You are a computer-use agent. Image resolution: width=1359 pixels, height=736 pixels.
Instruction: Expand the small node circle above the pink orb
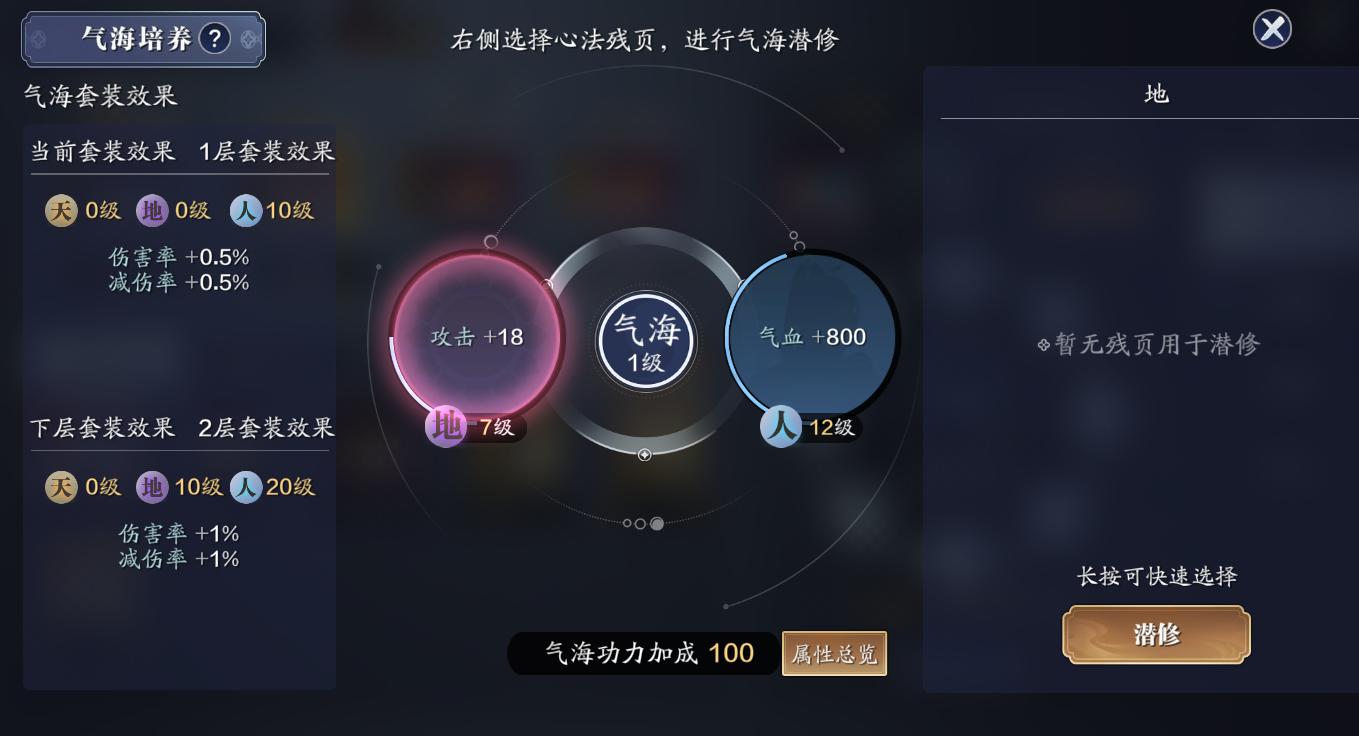click(x=491, y=241)
